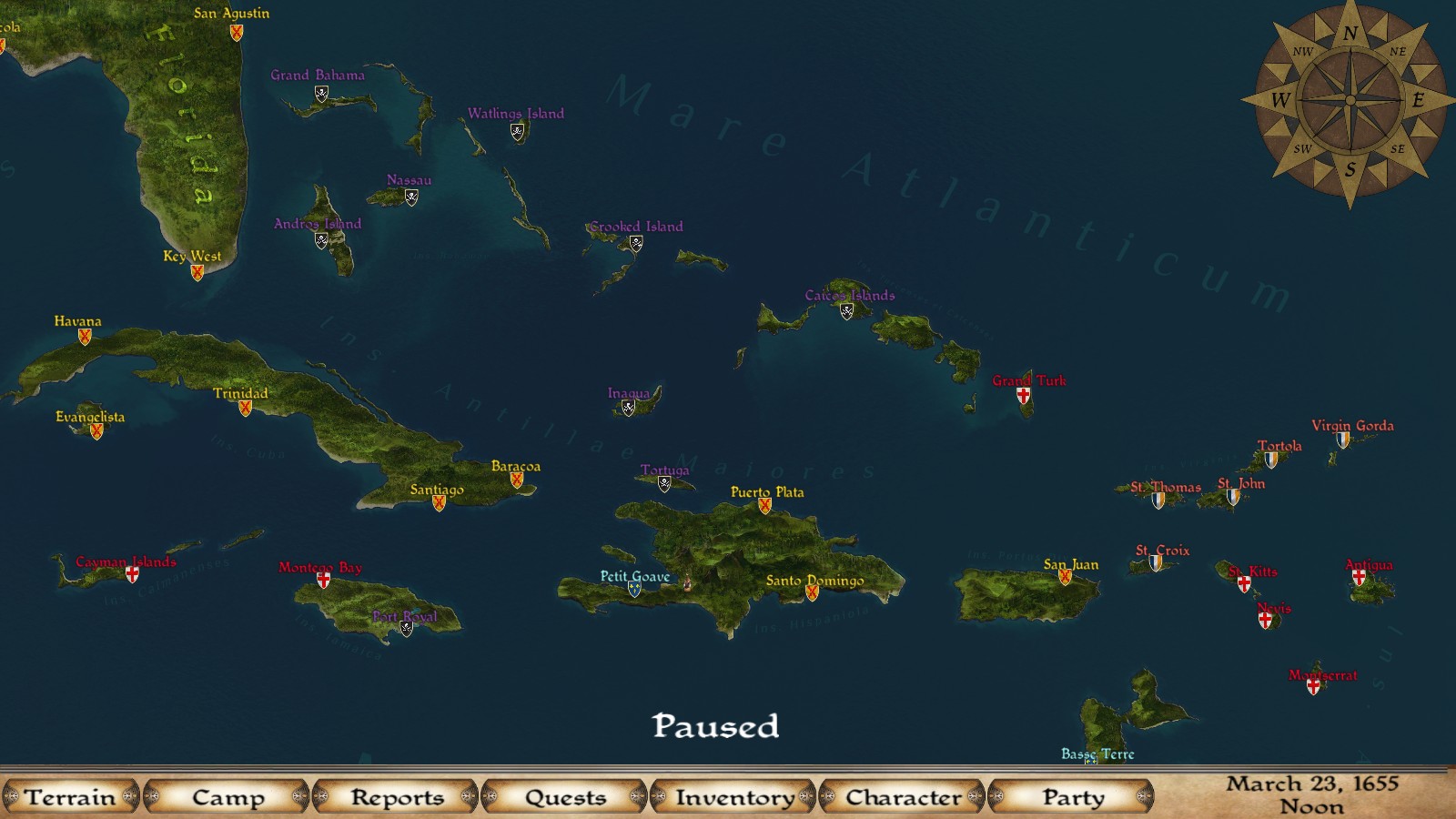Open the Party screen
This screenshot has width=1456, height=819.
pos(1072,797)
